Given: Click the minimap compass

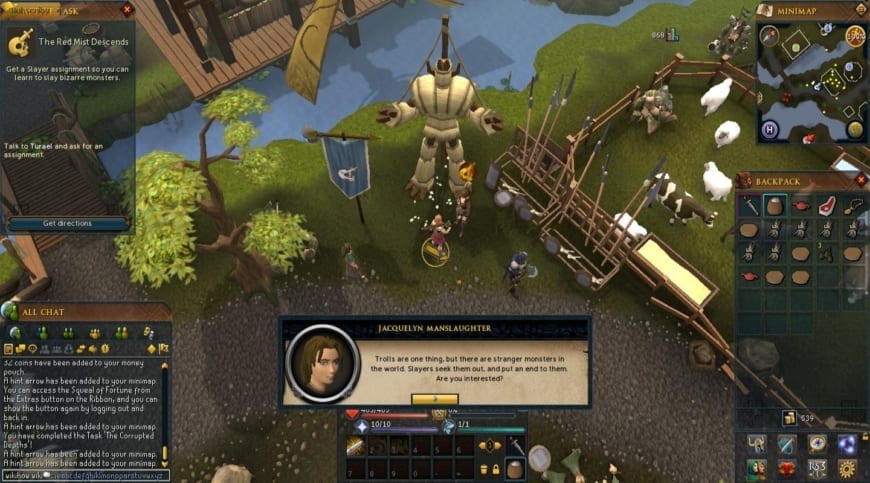Looking at the screenshot, I should pyautogui.click(x=770, y=36).
